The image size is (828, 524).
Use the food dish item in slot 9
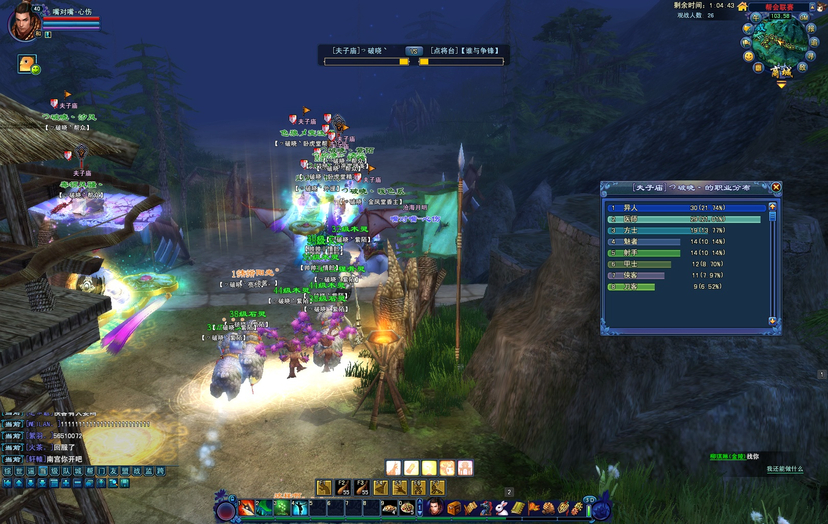389,508
